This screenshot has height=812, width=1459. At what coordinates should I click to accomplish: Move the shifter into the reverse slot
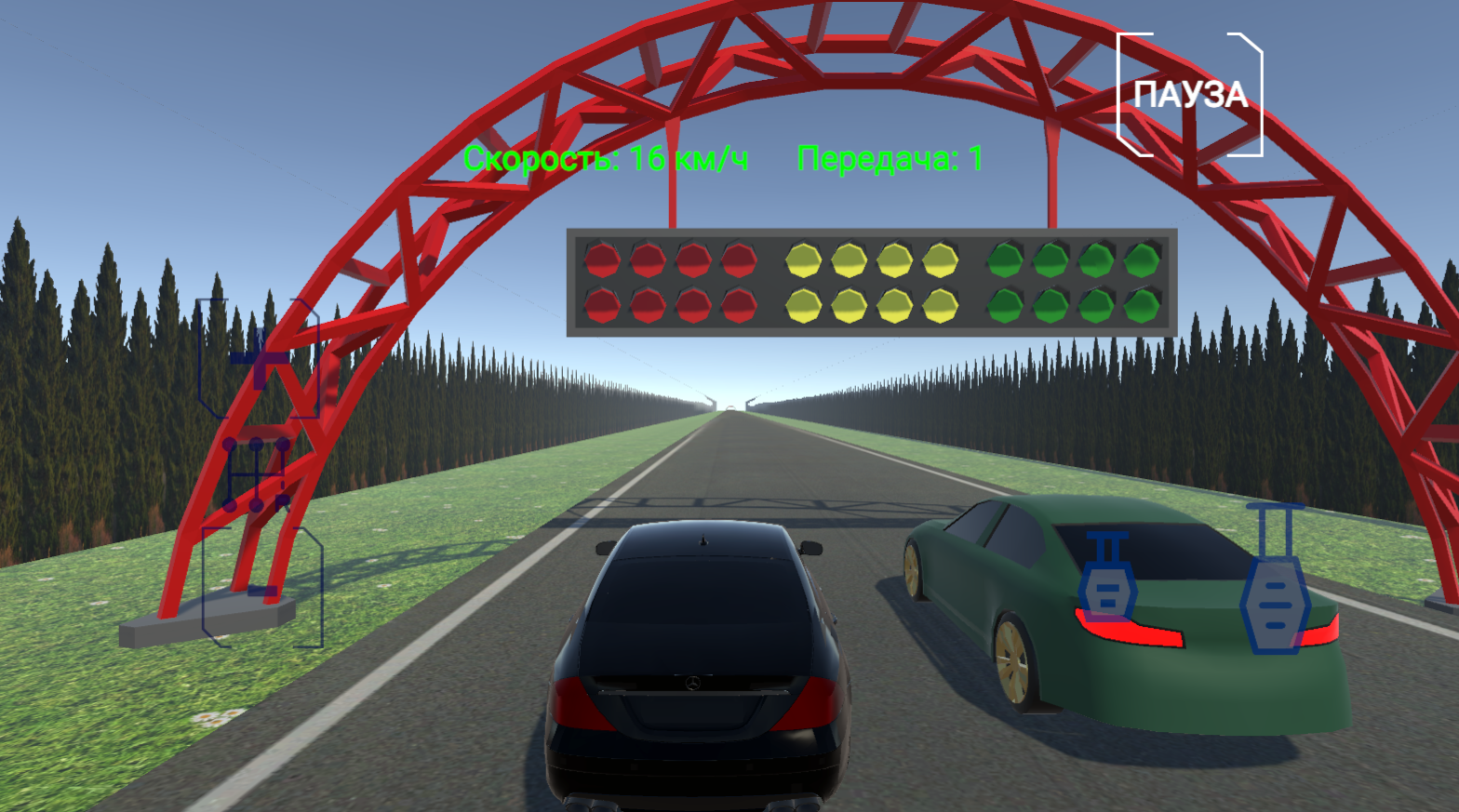pyautogui.click(x=282, y=505)
